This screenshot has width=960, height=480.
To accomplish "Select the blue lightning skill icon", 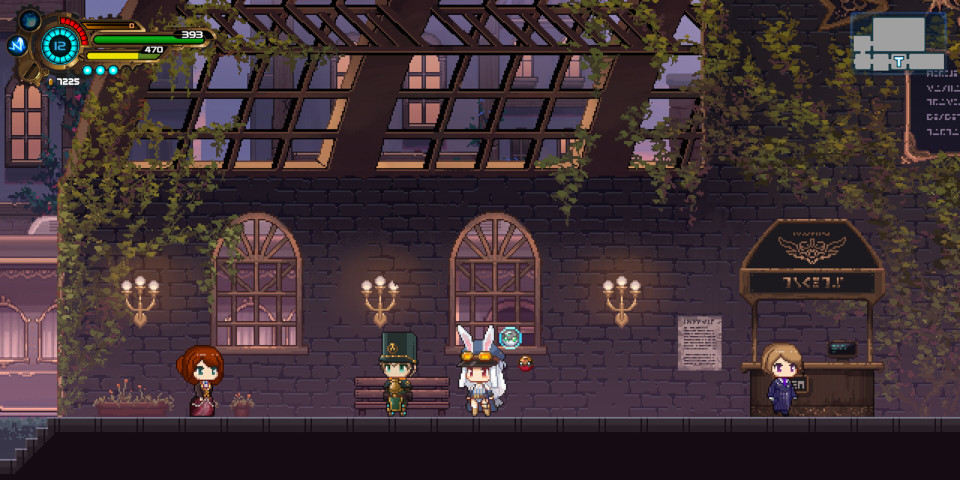I will (16, 45).
